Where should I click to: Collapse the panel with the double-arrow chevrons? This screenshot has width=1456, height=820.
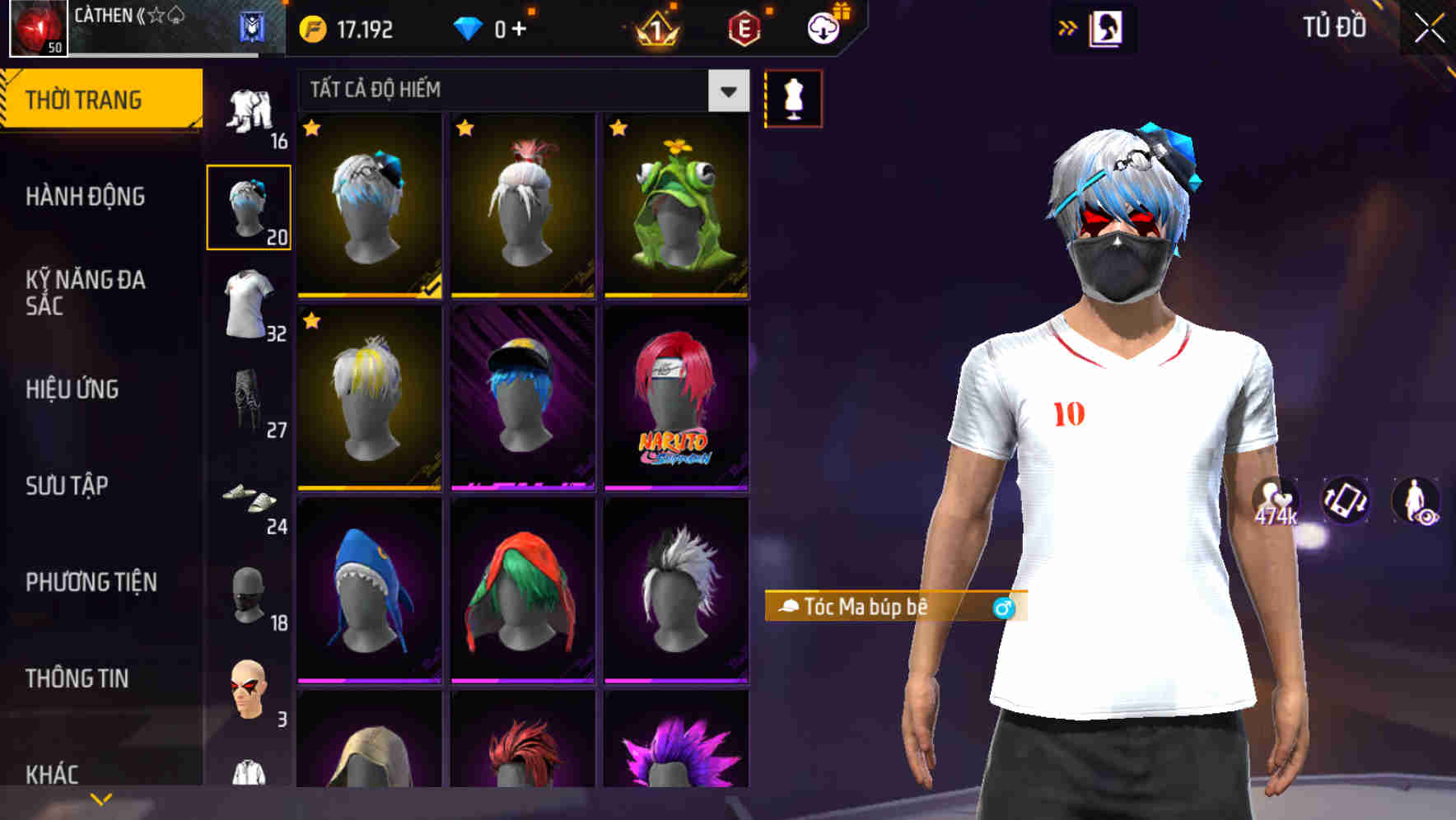click(1066, 26)
